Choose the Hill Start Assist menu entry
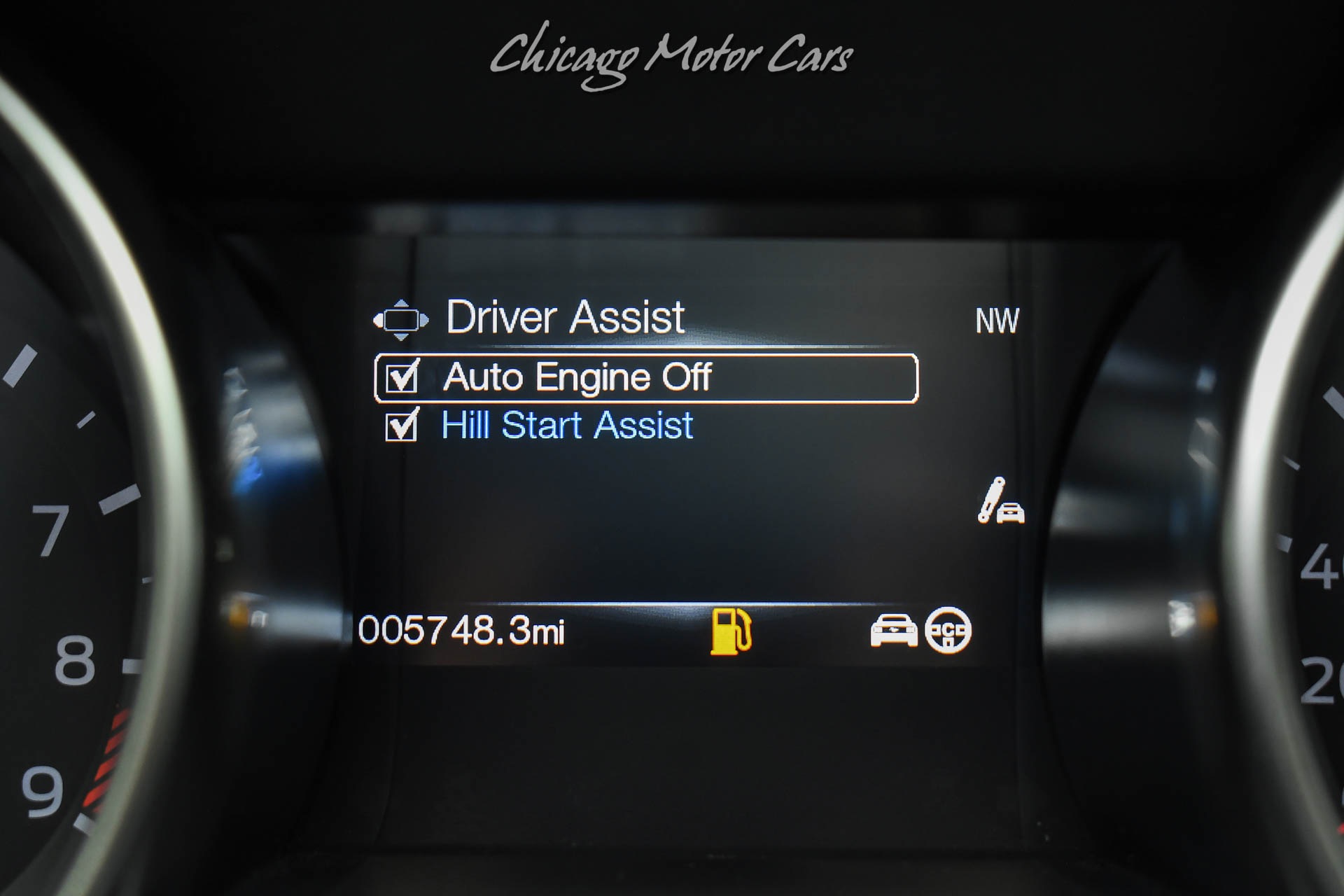The height and width of the screenshot is (896, 1344). (x=567, y=426)
